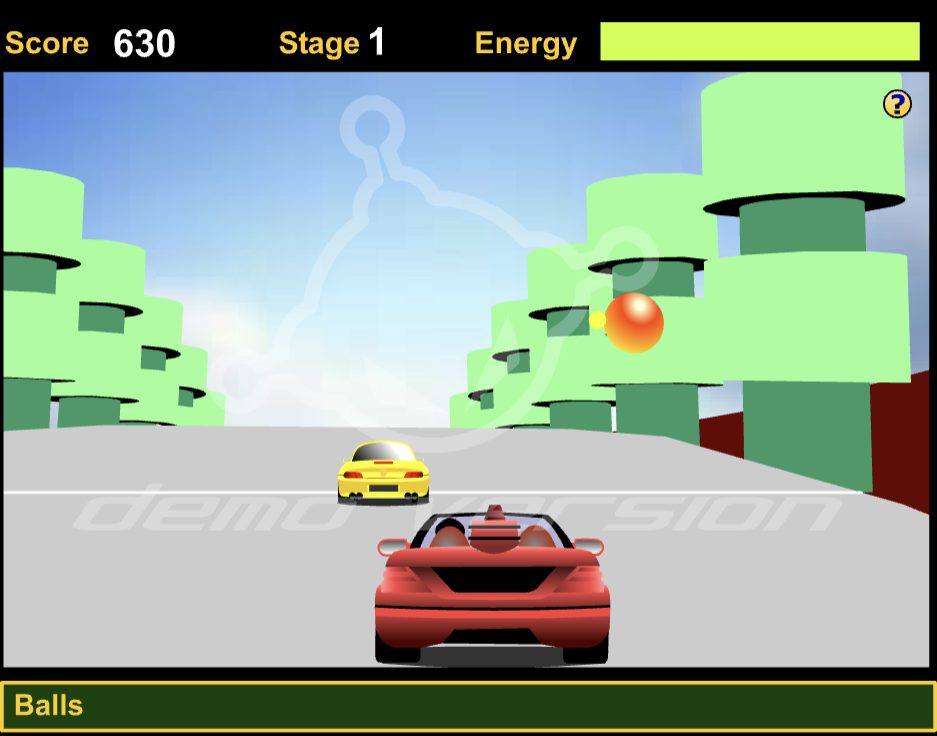Open the question mark help button
Image resolution: width=937 pixels, height=736 pixels.
[897, 104]
